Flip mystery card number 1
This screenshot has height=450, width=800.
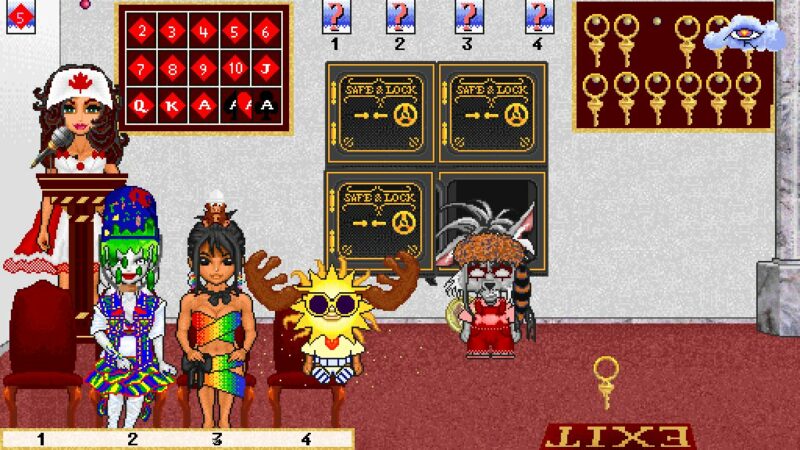click(335, 16)
